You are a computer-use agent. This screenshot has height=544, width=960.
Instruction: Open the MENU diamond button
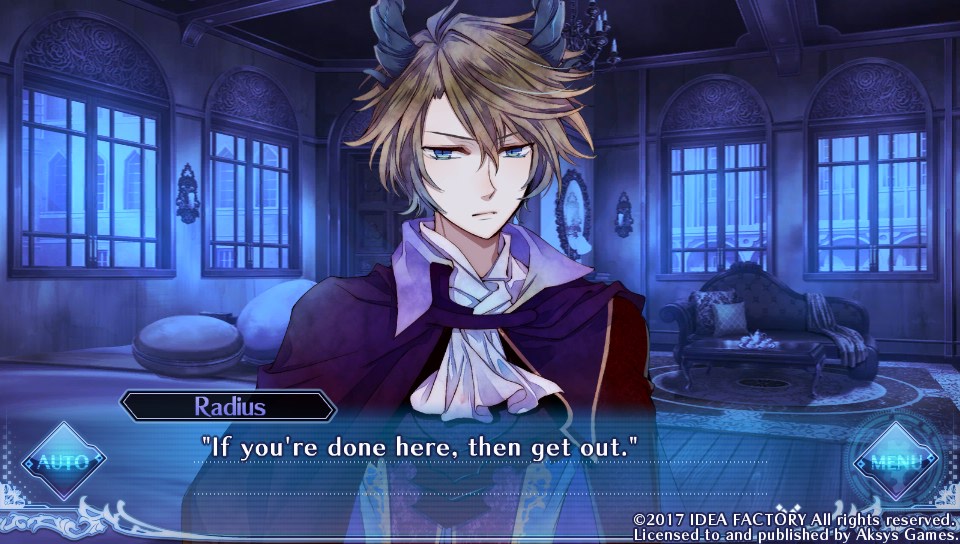point(894,462)
